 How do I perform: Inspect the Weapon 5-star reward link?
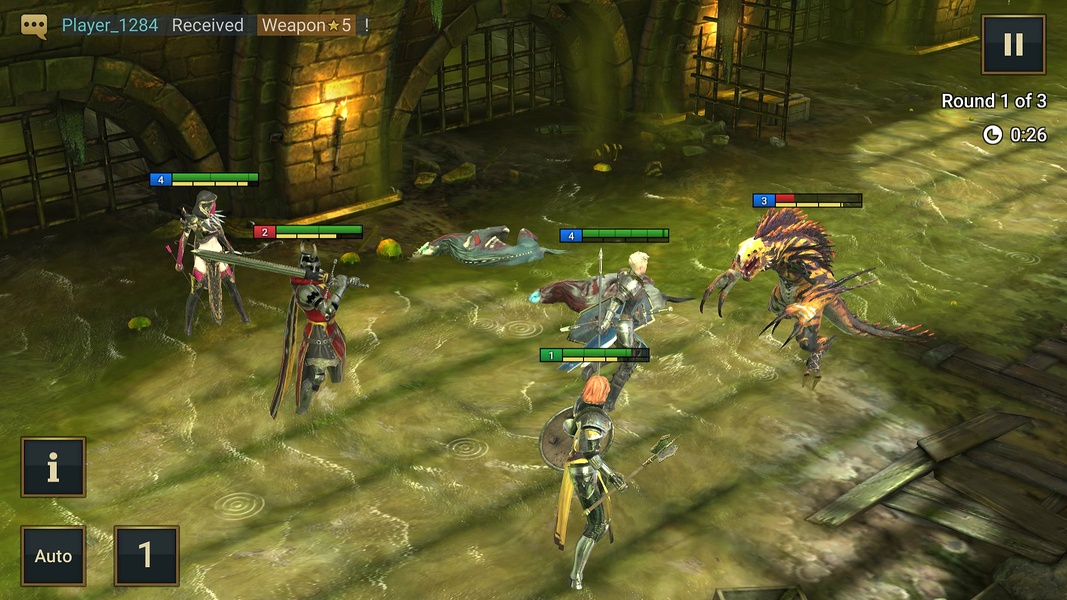(306, 26)
